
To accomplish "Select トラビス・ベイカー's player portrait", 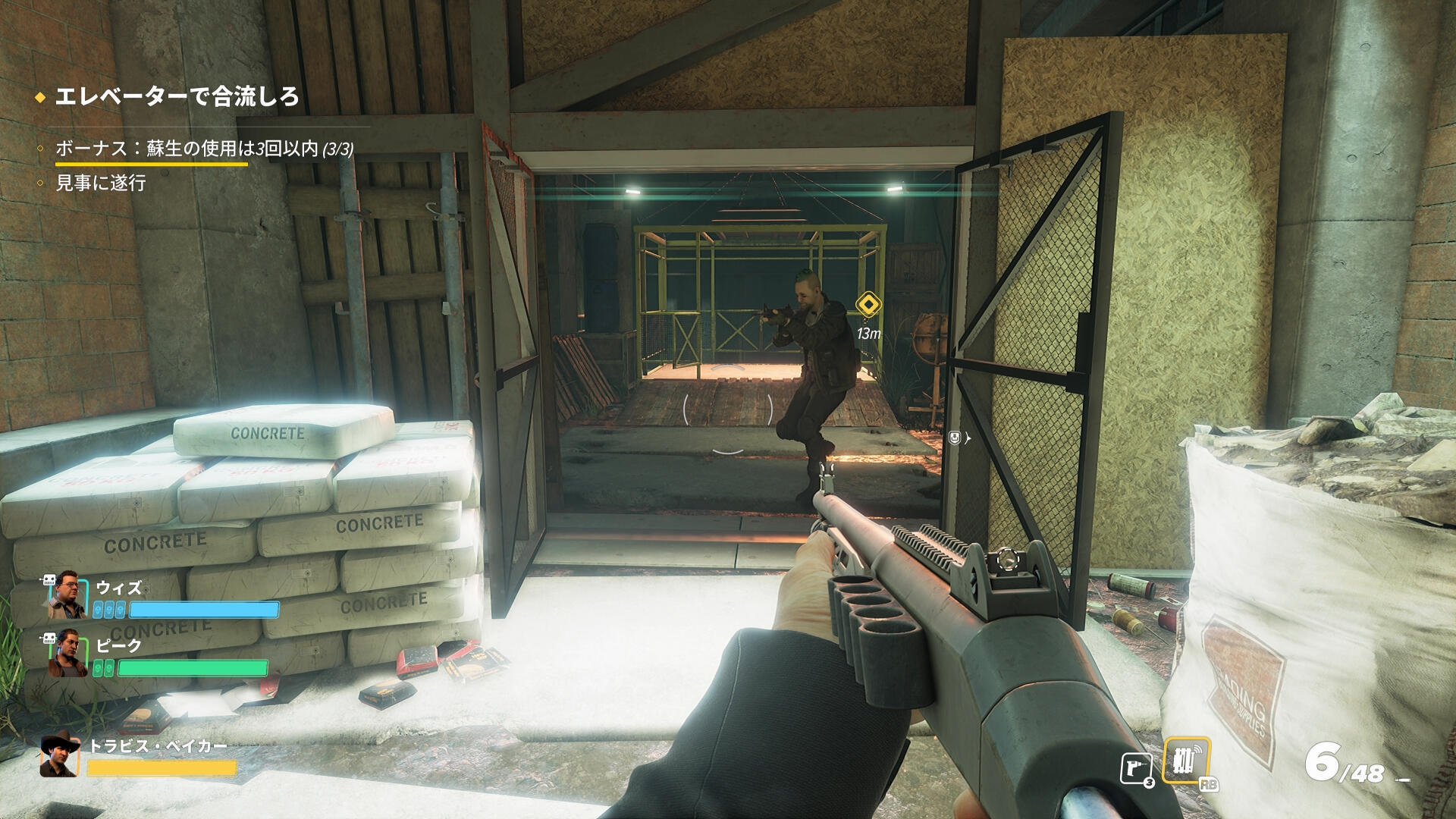I will [x=60, y=755].
